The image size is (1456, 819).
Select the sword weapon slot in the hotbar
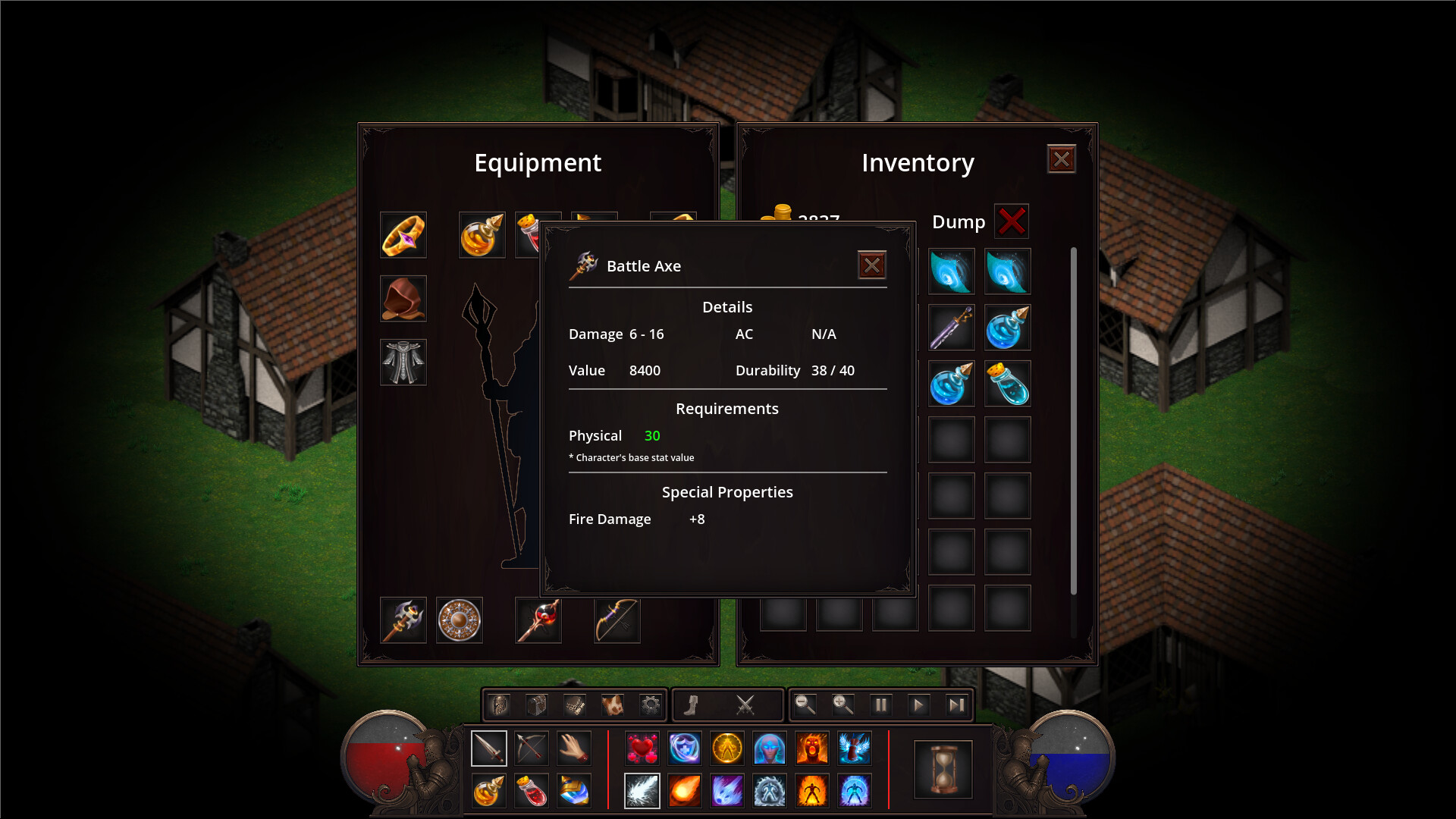pos(489,748)
